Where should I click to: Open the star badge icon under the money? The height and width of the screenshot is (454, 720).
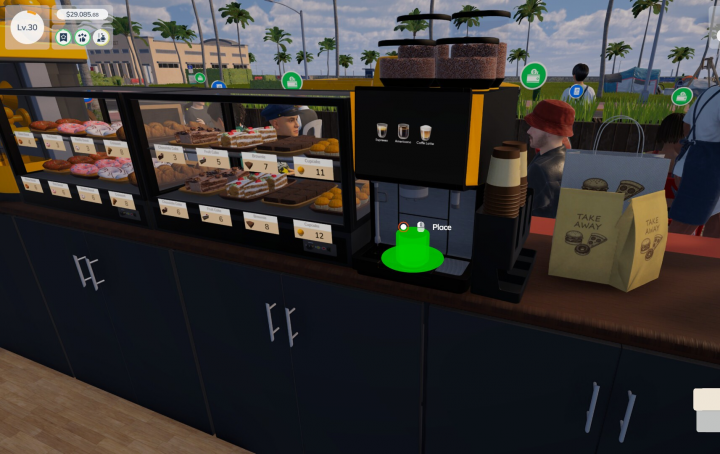coord(63,37)
